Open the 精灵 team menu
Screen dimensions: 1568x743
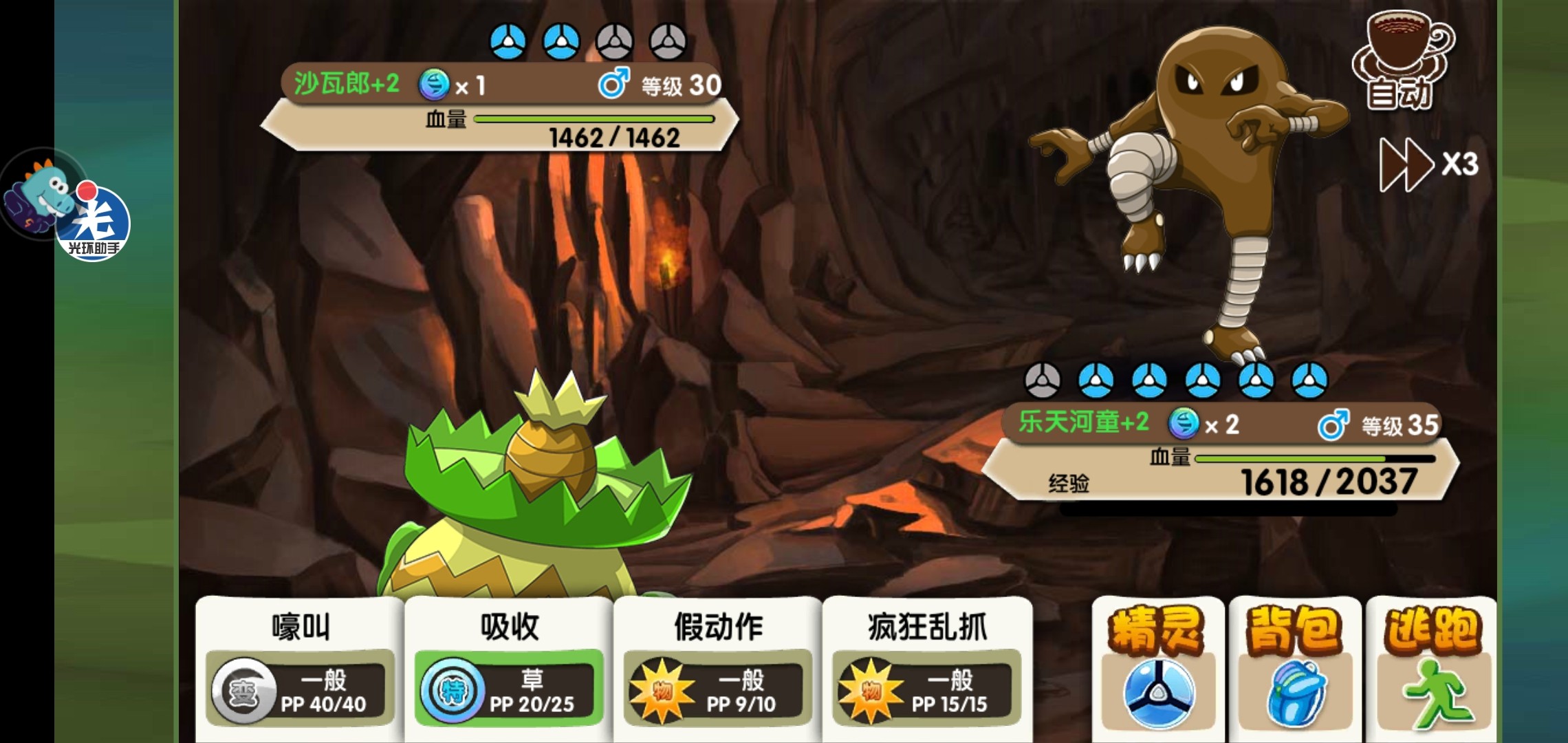pos(1158,667)
